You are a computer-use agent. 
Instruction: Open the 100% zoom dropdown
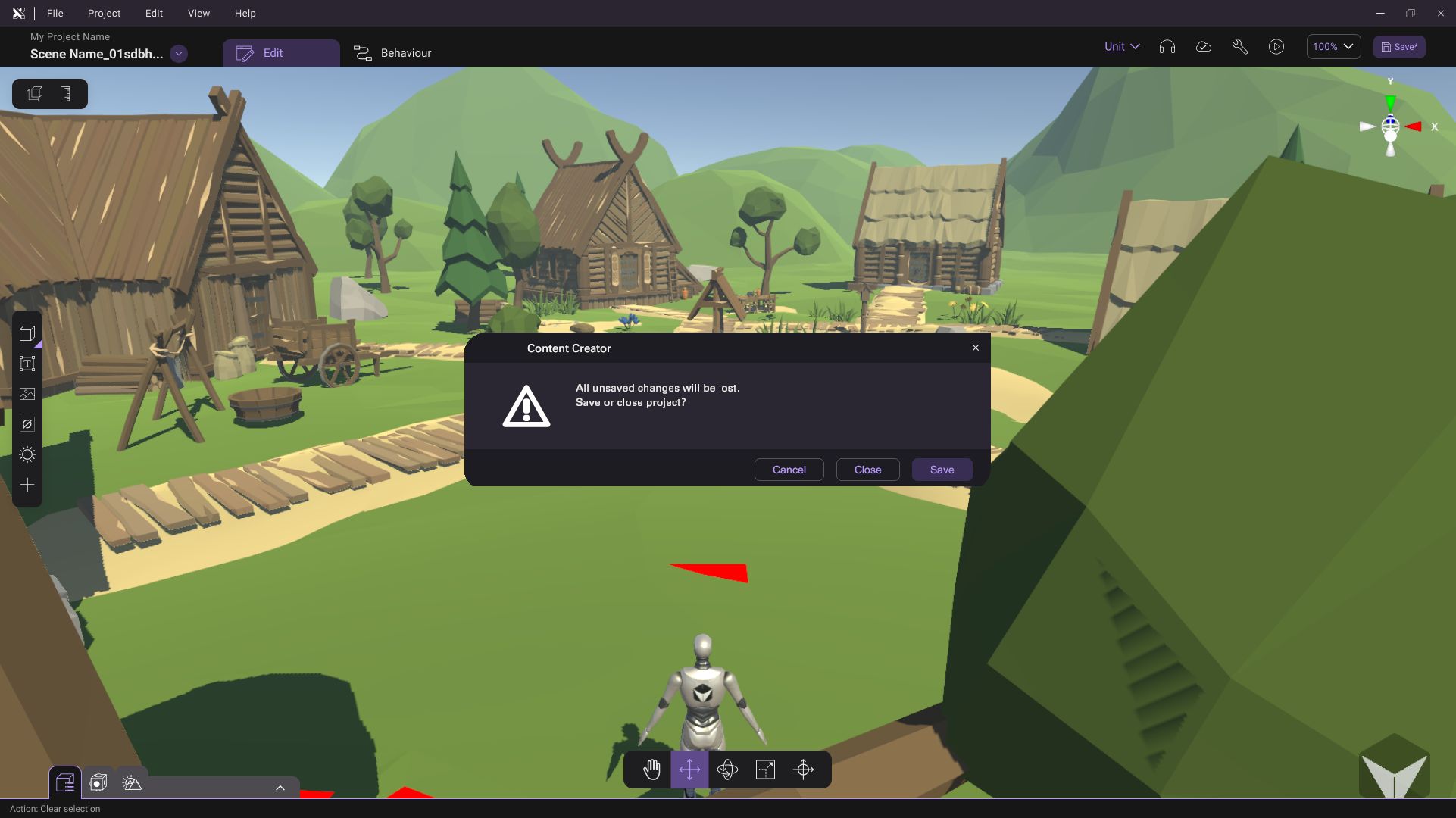click(1333, 46)
